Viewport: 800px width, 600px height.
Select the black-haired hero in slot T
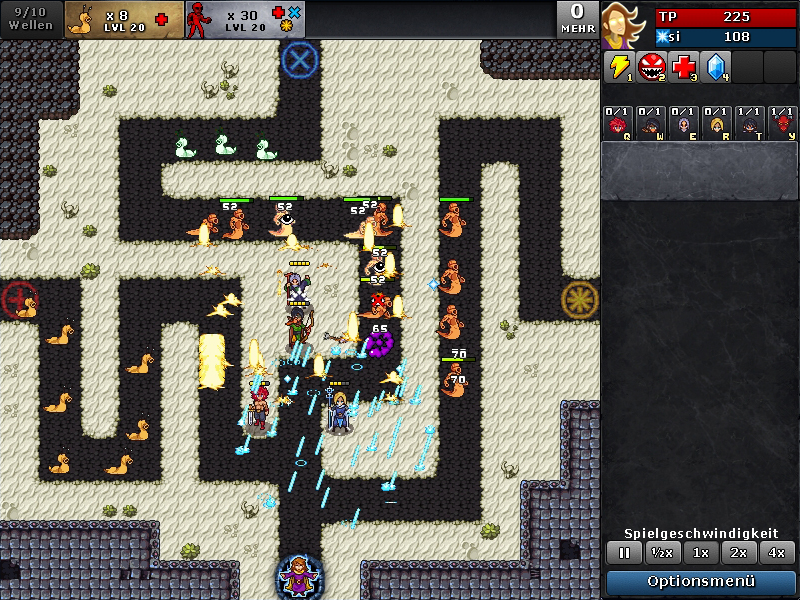click(749, 123)
